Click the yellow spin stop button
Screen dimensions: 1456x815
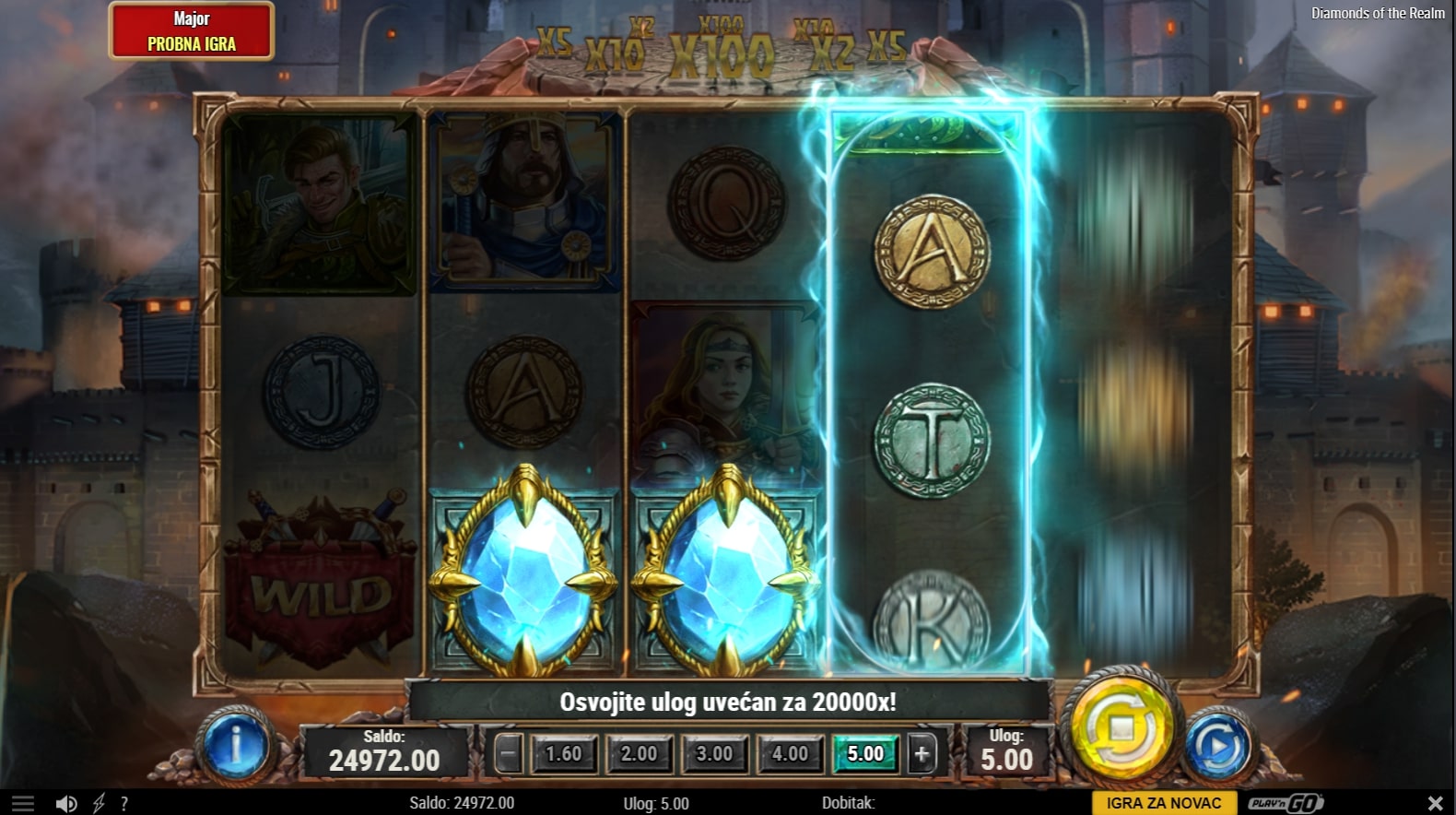tap(1121, 728)
